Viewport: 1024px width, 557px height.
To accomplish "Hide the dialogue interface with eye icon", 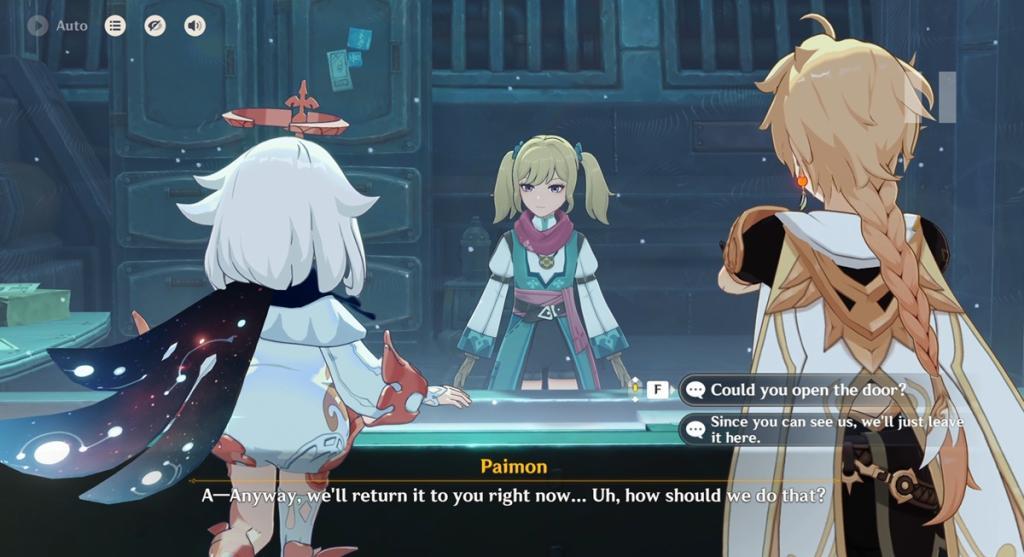I will [x=155, y=26].
